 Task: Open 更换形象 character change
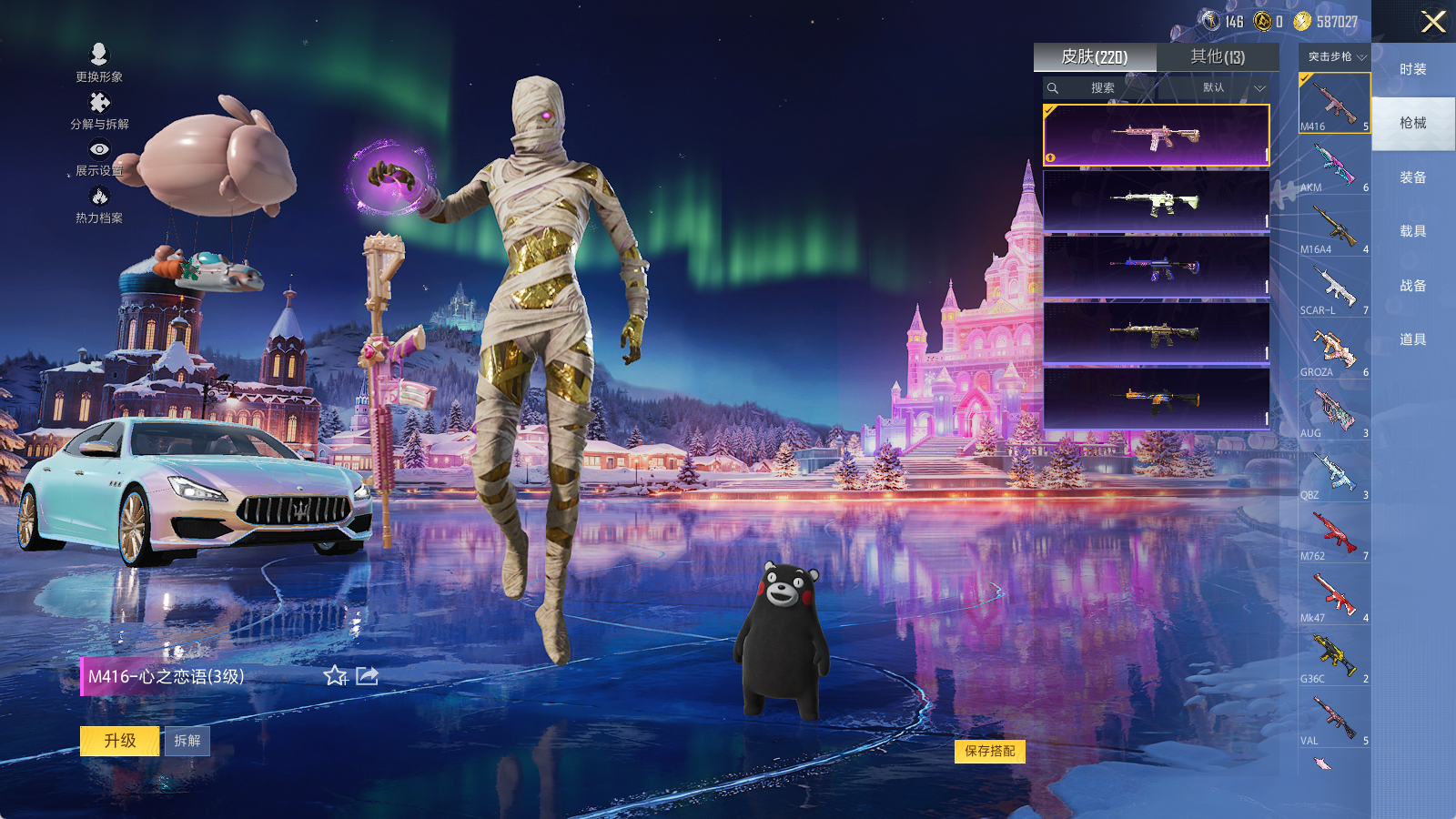click(x=99, y=63)
